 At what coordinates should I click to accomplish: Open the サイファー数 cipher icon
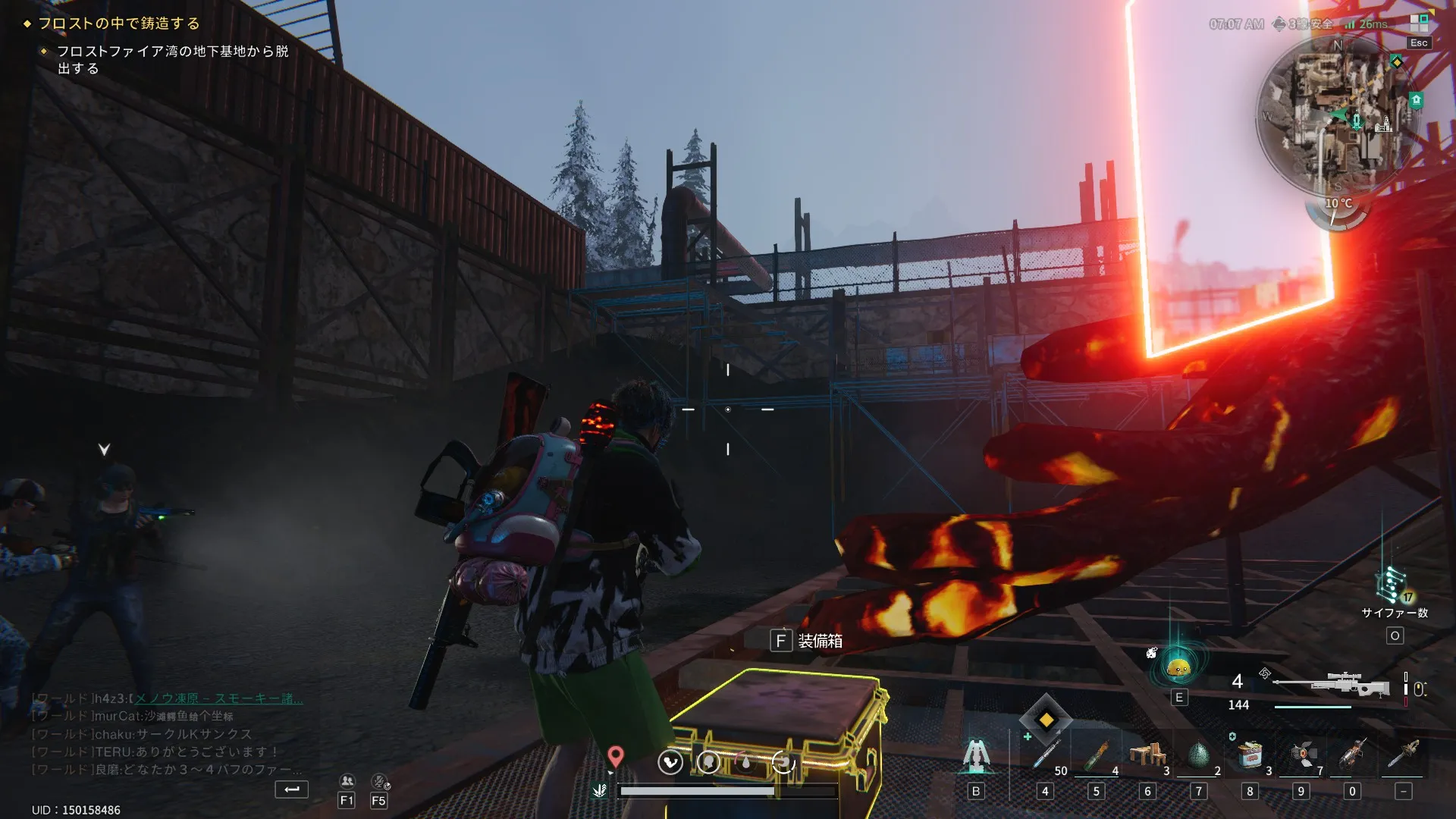[1392, 585]
